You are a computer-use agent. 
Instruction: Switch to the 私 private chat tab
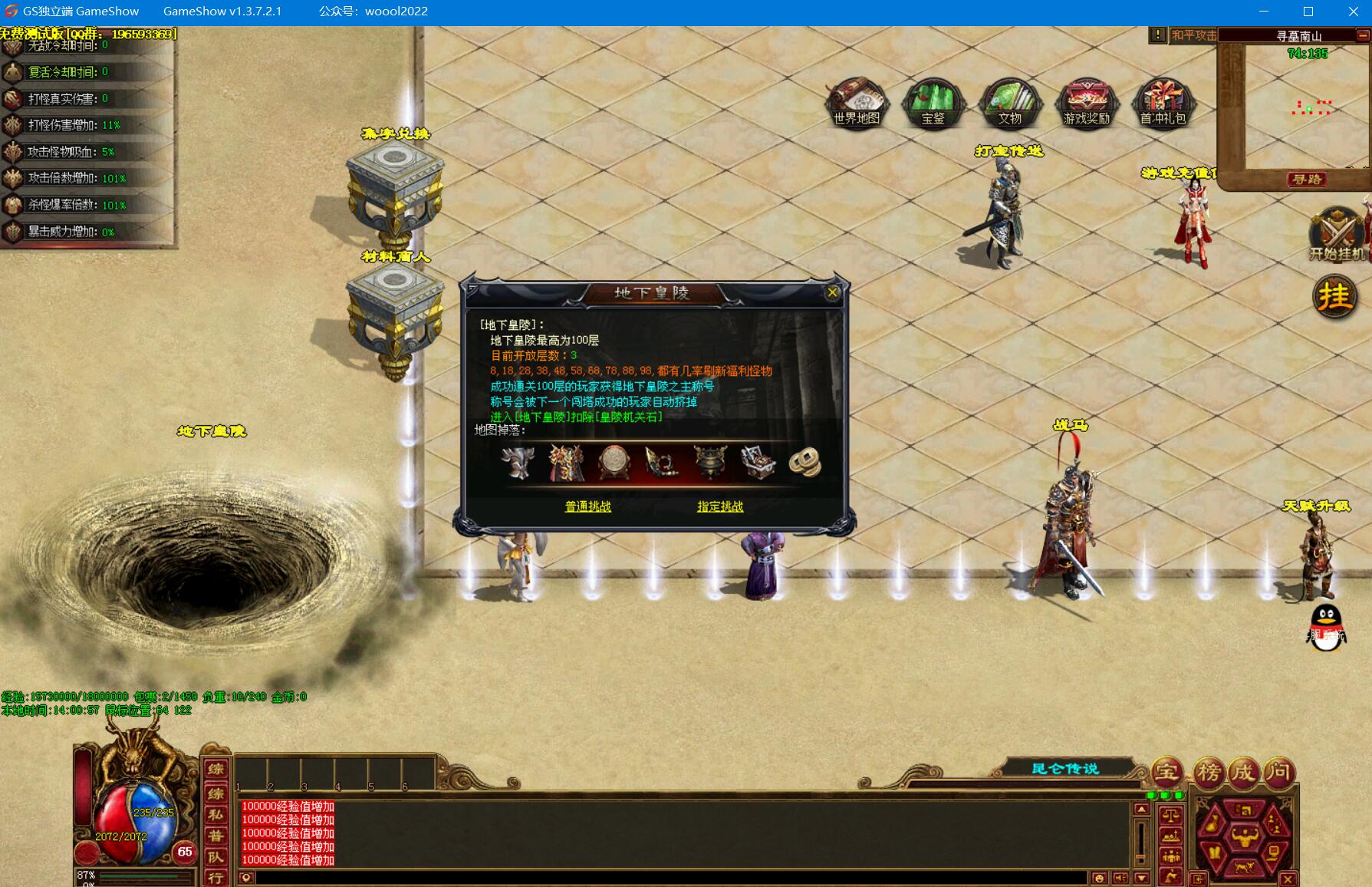[x=216, y=815]
